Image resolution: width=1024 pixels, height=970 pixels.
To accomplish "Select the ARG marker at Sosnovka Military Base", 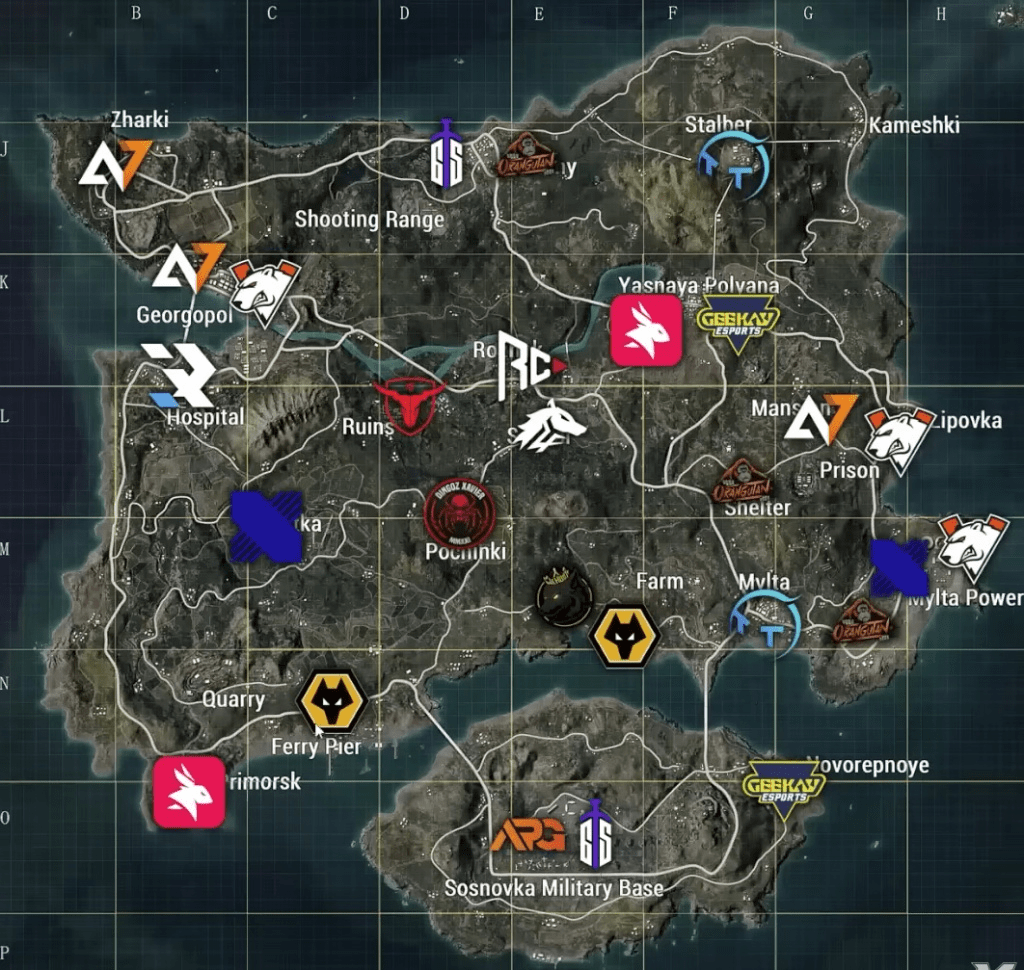I will tap(528, 836).
